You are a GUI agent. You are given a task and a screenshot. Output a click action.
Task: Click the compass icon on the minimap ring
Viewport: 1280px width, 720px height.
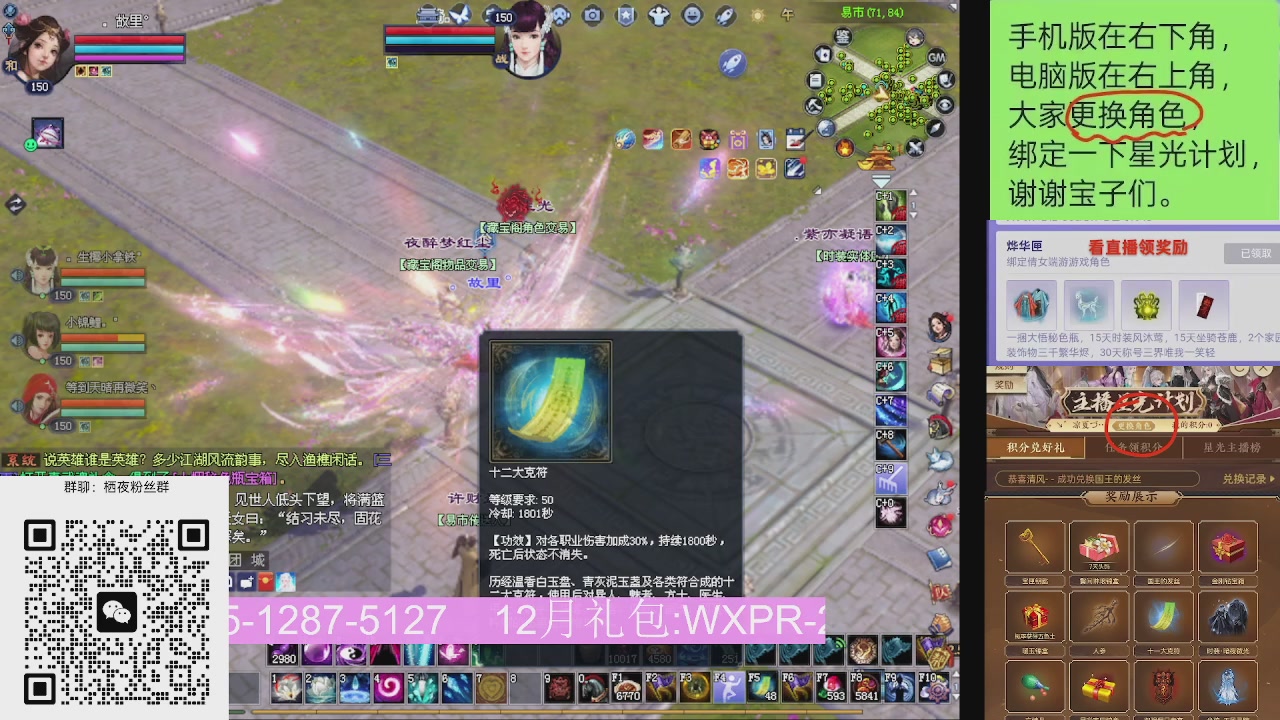pyautogui.click(x=935, y=128)
